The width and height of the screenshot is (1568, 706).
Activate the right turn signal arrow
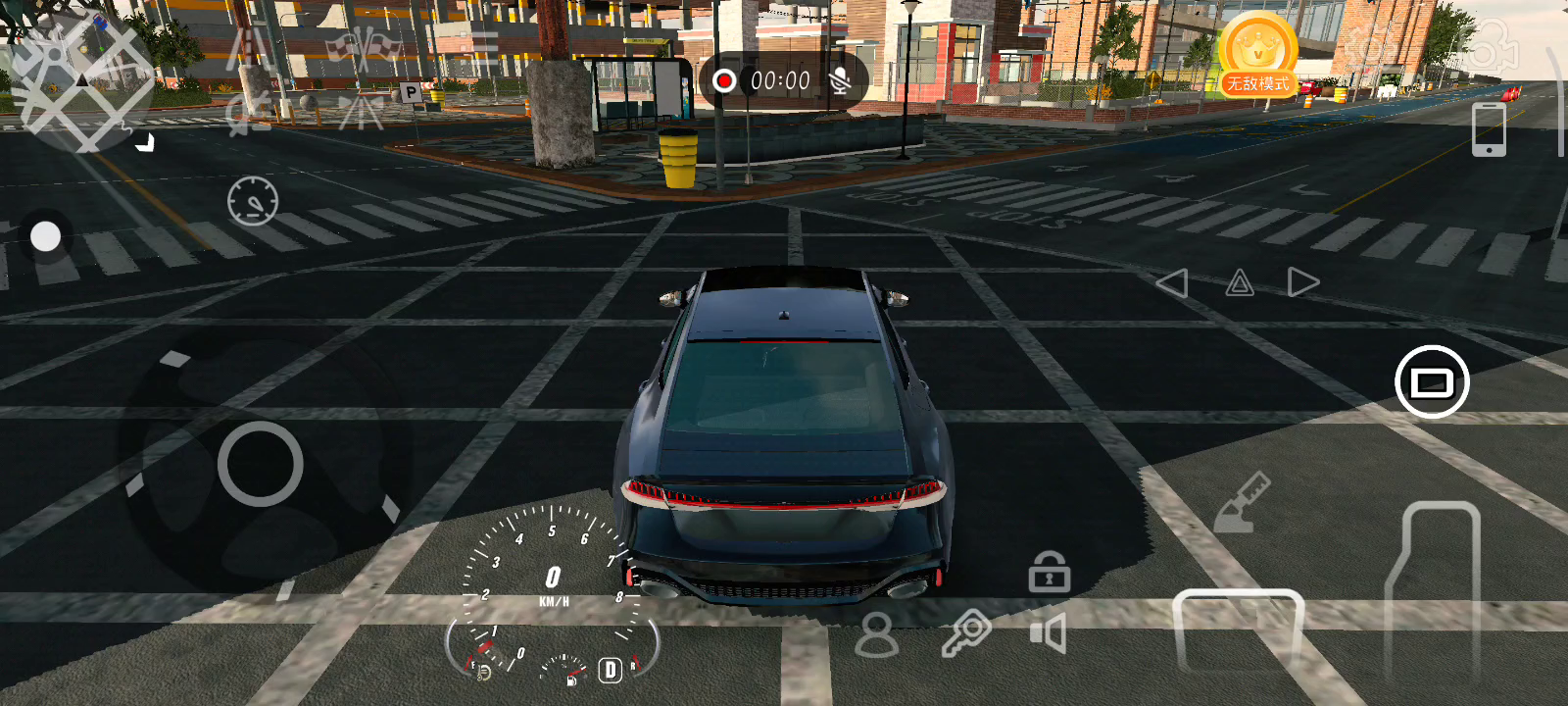pos(1302,282)
